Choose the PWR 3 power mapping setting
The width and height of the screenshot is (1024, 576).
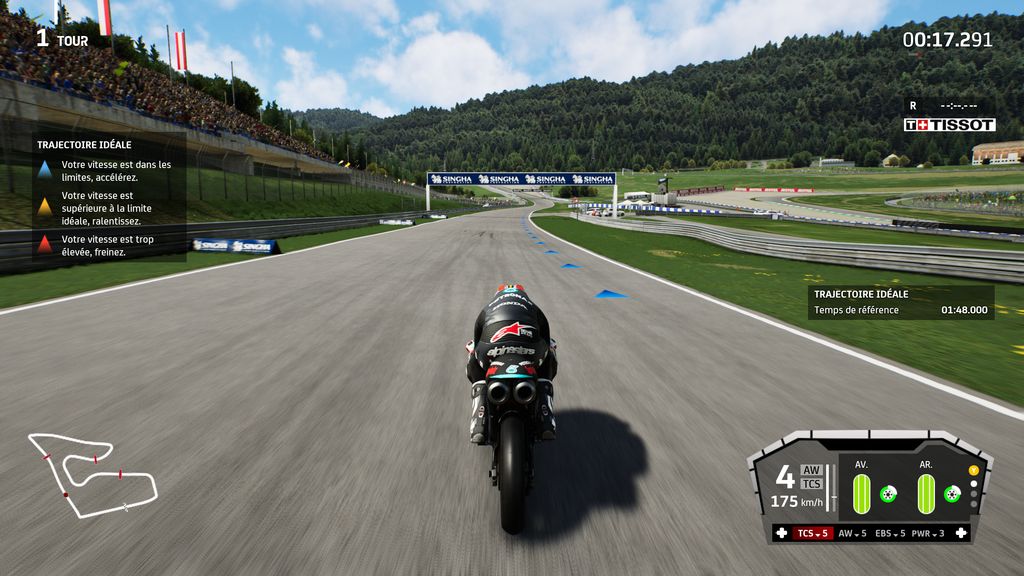[x=927, y=534]
